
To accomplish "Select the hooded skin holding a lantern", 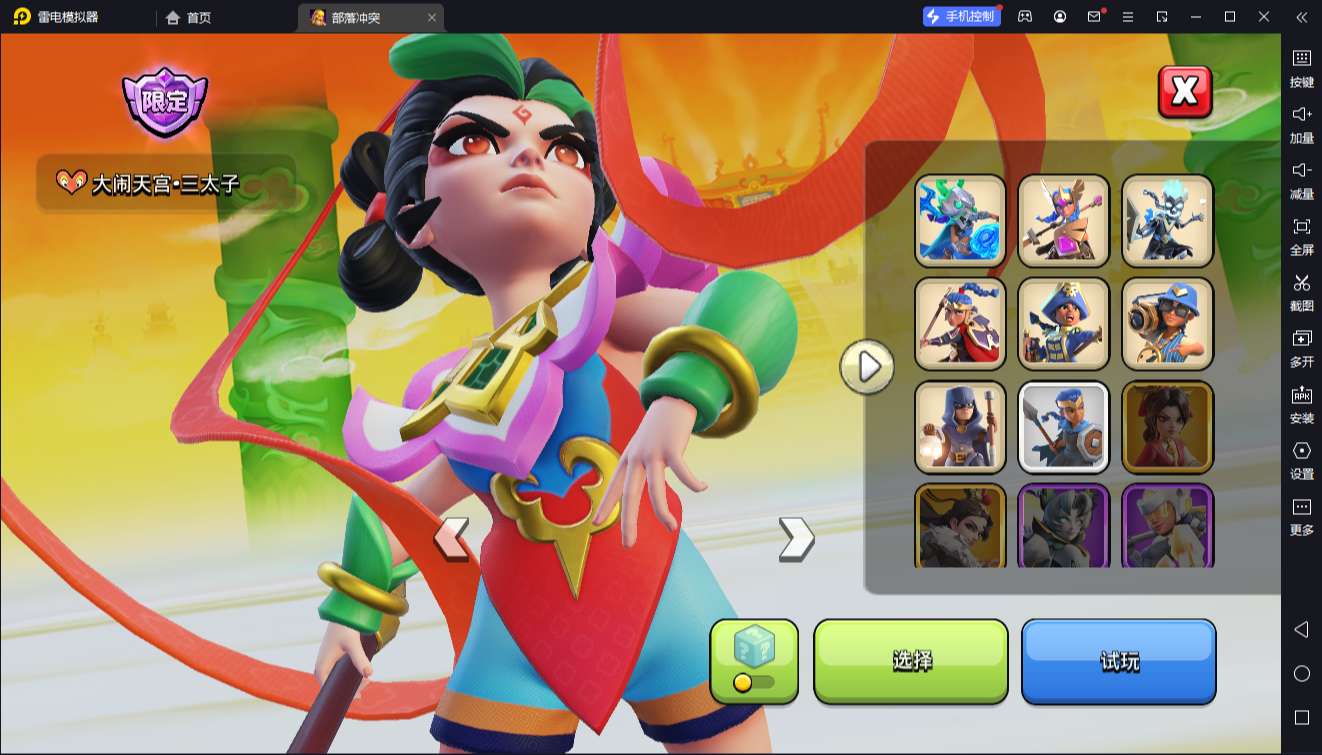I will pos(960,427).
